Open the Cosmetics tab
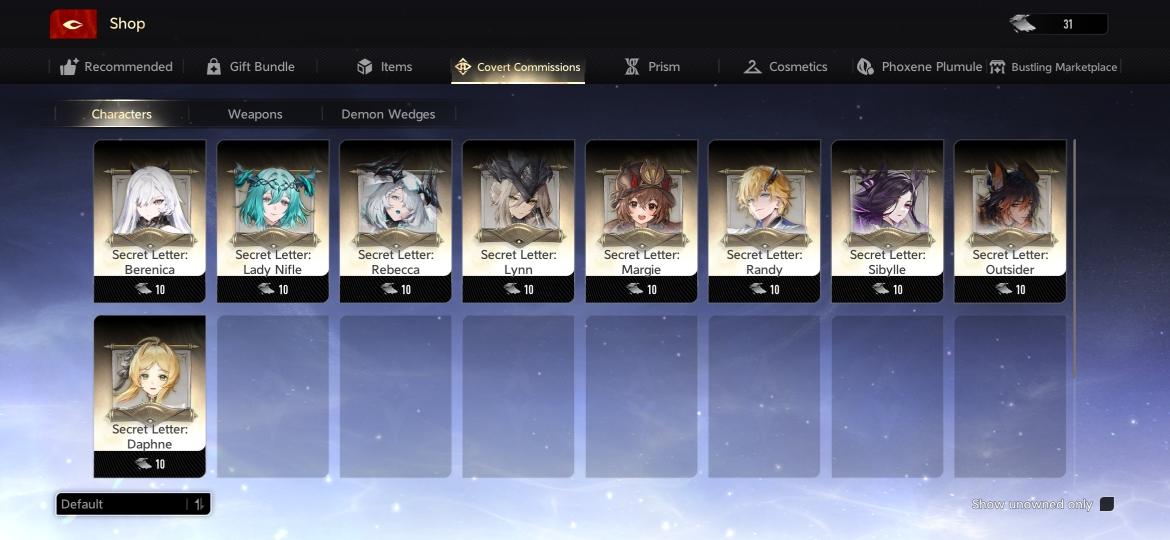Viewport: 1170px width, 540px height. click(x=785, y=67)
